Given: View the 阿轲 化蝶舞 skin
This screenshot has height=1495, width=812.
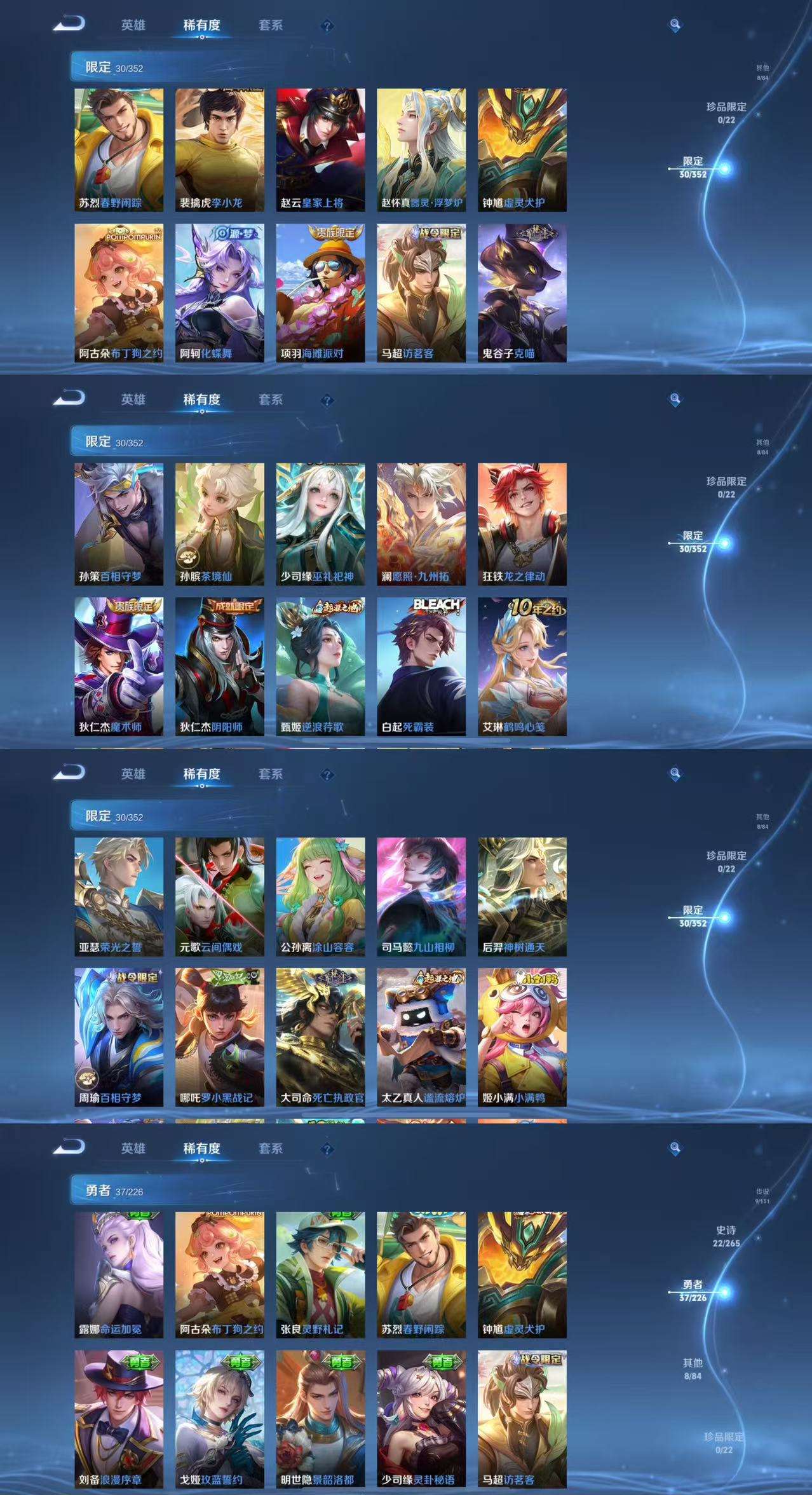Looking at the screenshot, I should point(219,292).
